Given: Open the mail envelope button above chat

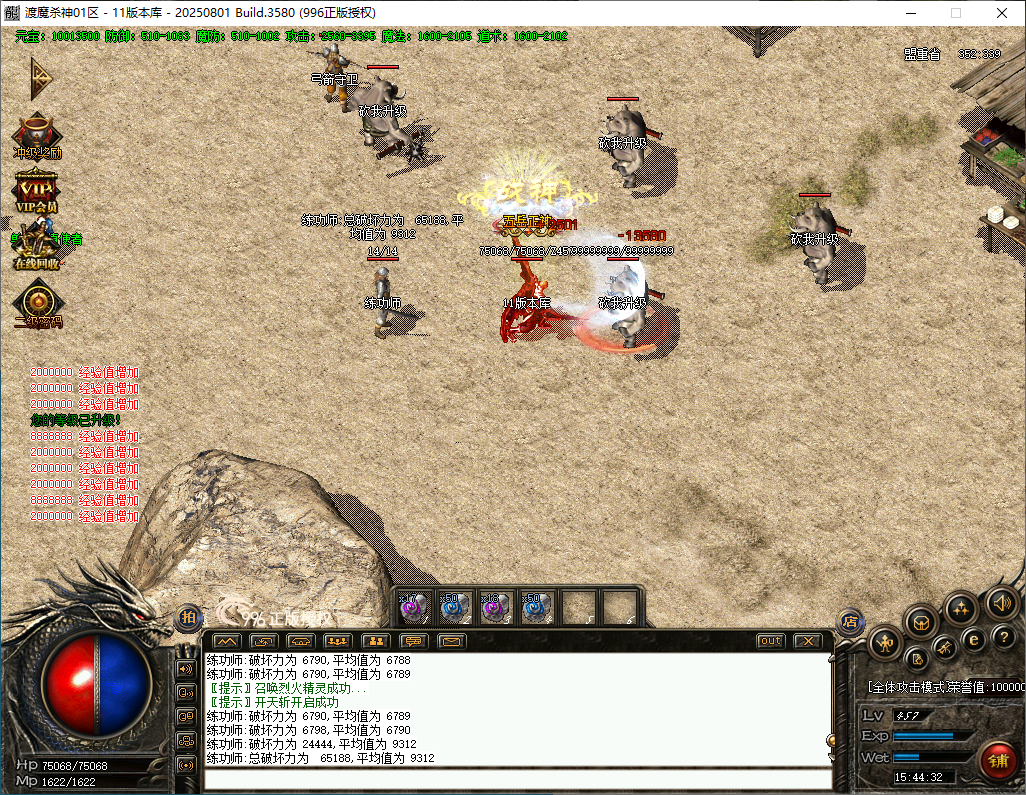Looking at the screenshot, I should tap(452, 641).
